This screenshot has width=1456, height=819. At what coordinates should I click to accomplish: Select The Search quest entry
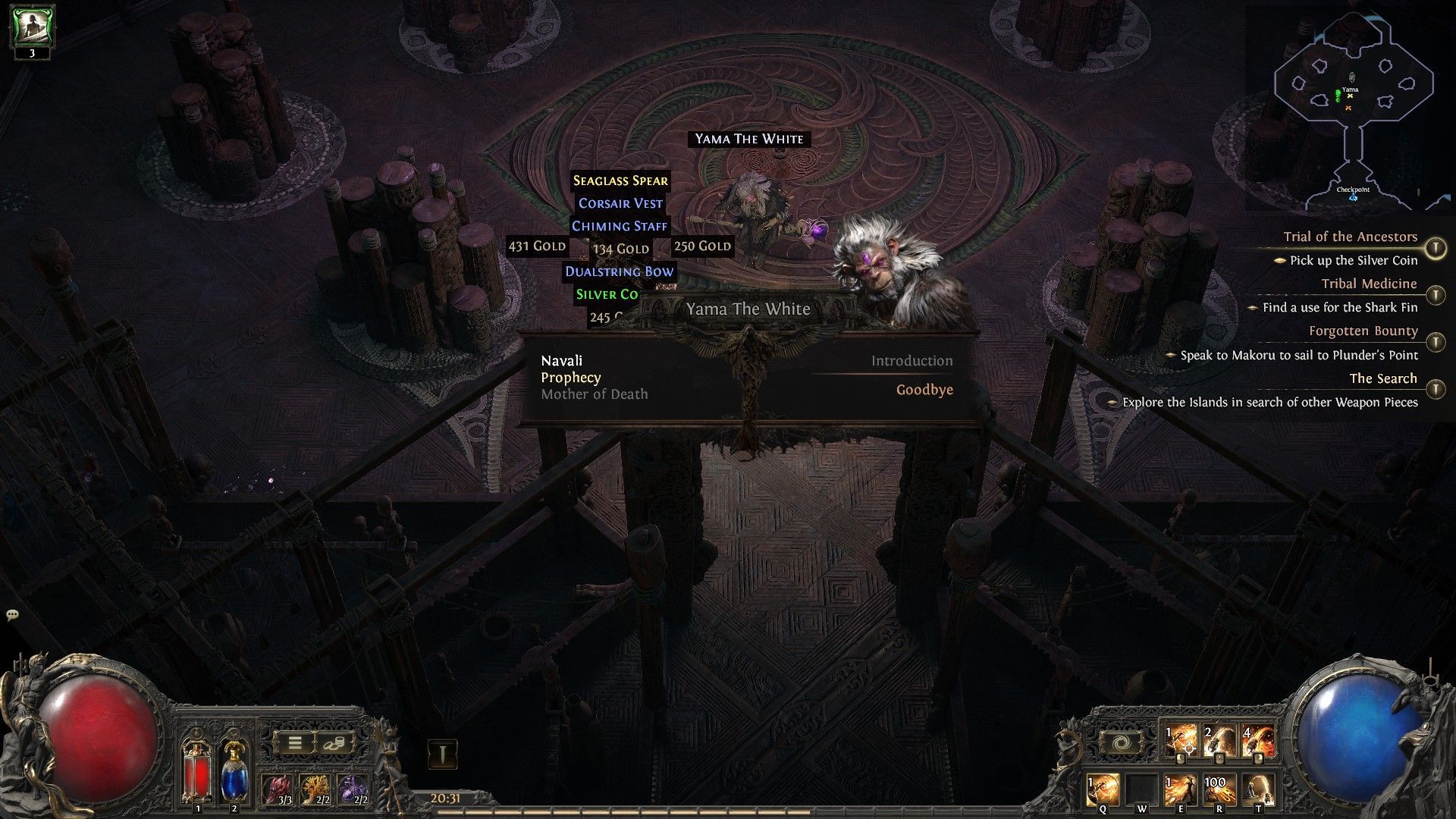click(x=1382, y=378)
